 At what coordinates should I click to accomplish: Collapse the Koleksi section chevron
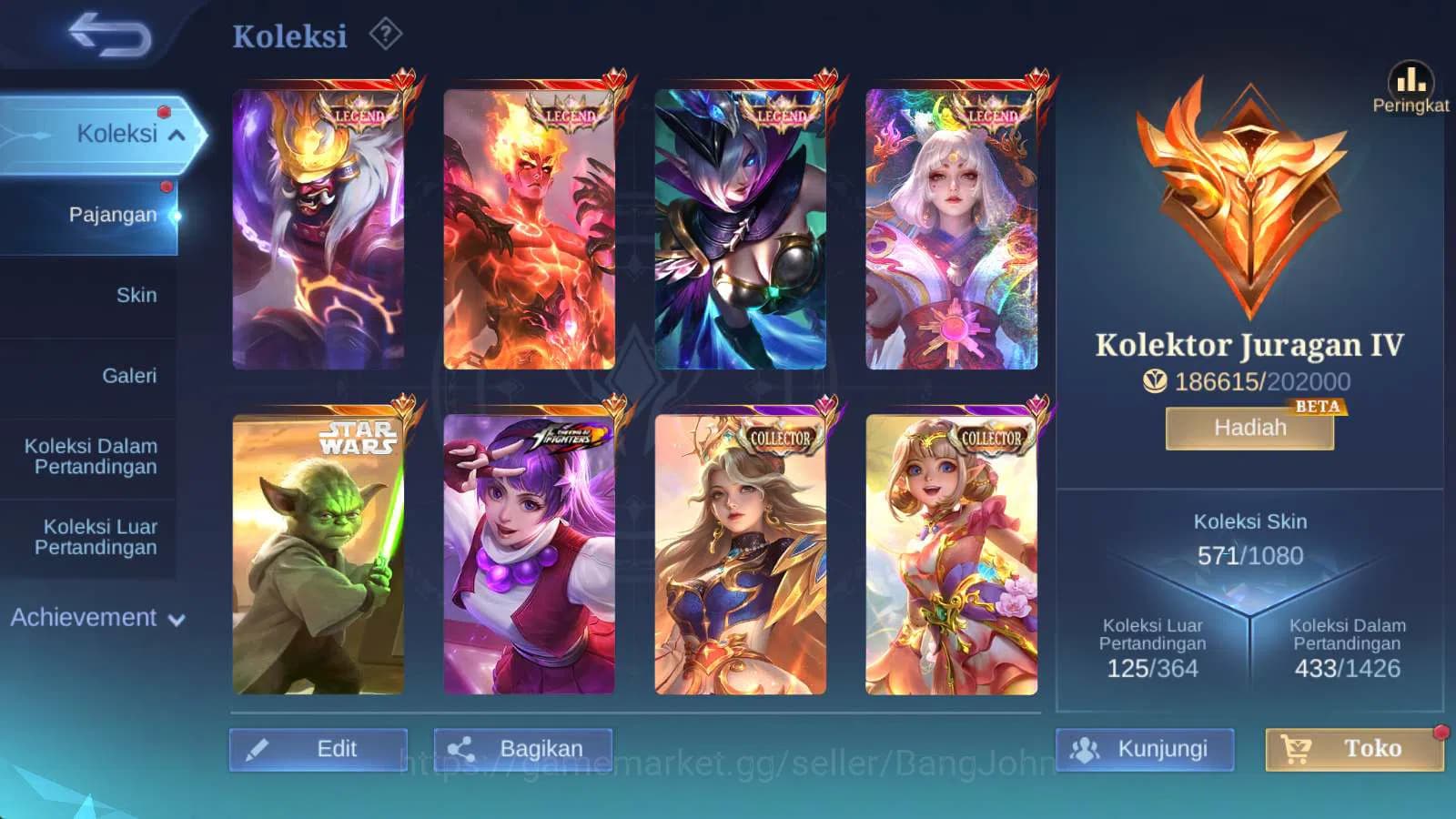coord(176,135)
